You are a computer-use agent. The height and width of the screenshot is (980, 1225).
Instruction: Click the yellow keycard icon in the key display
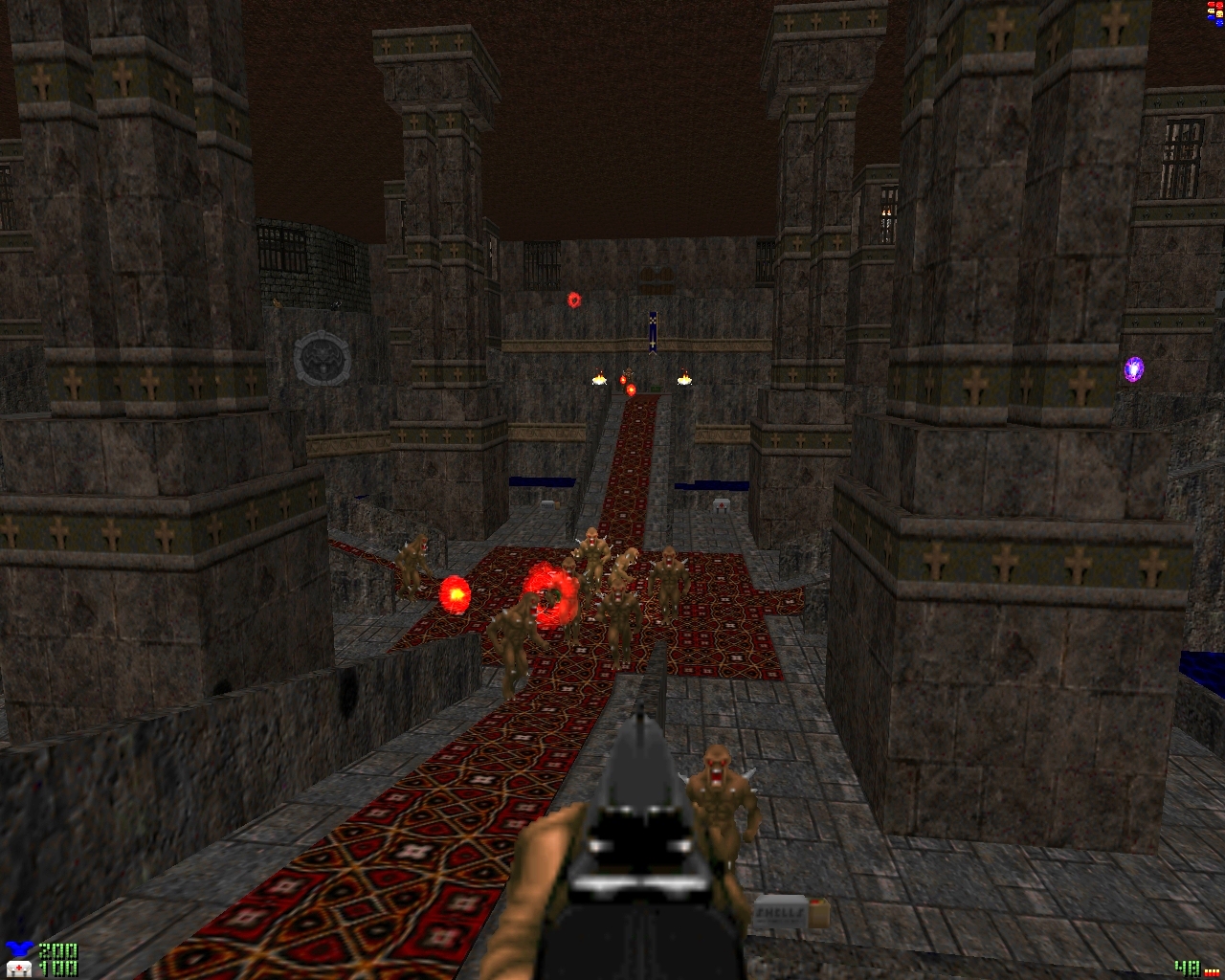tap(1211, 11)
